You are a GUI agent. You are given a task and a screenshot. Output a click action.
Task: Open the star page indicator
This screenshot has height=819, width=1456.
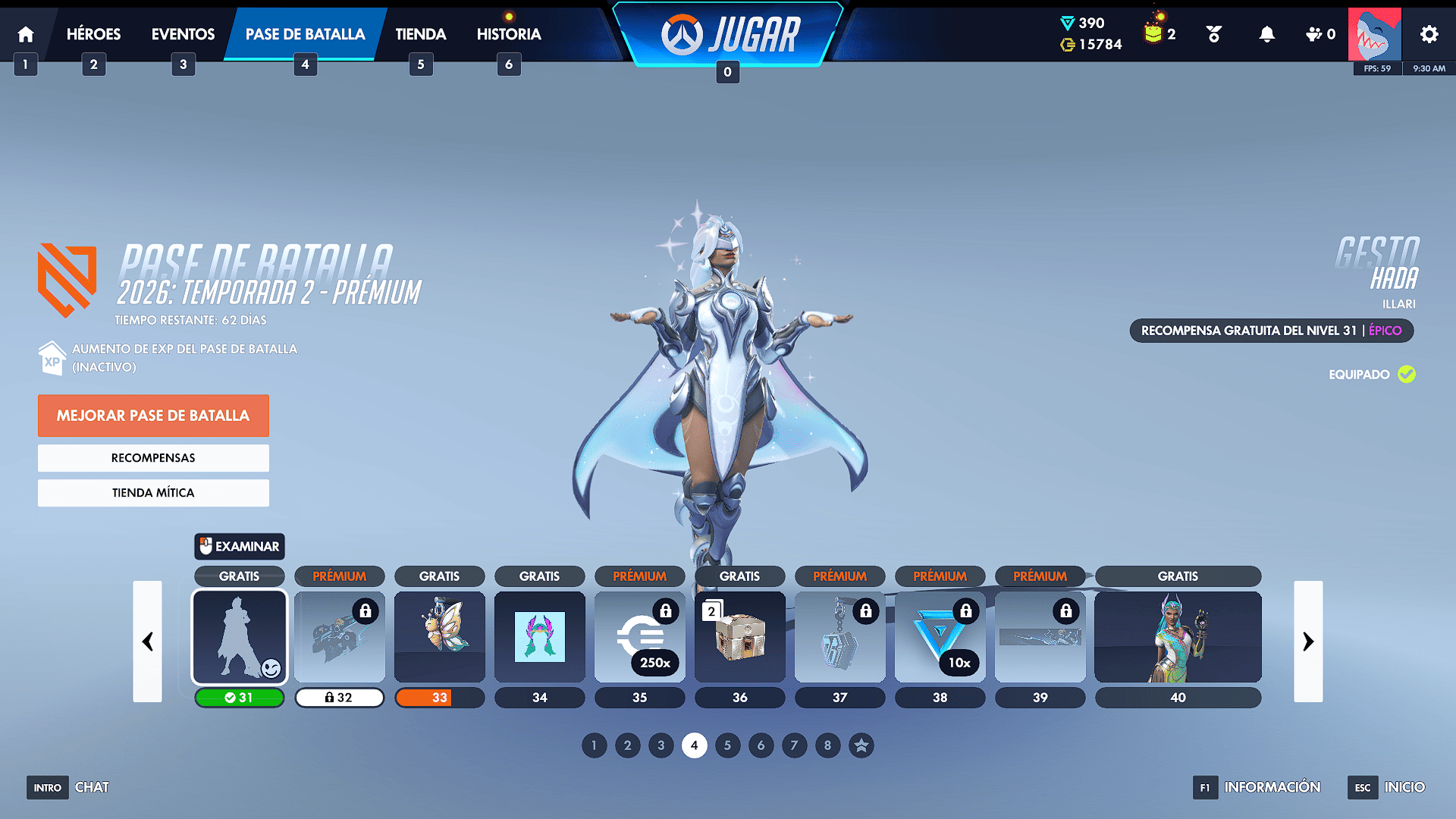click(861, 745)
